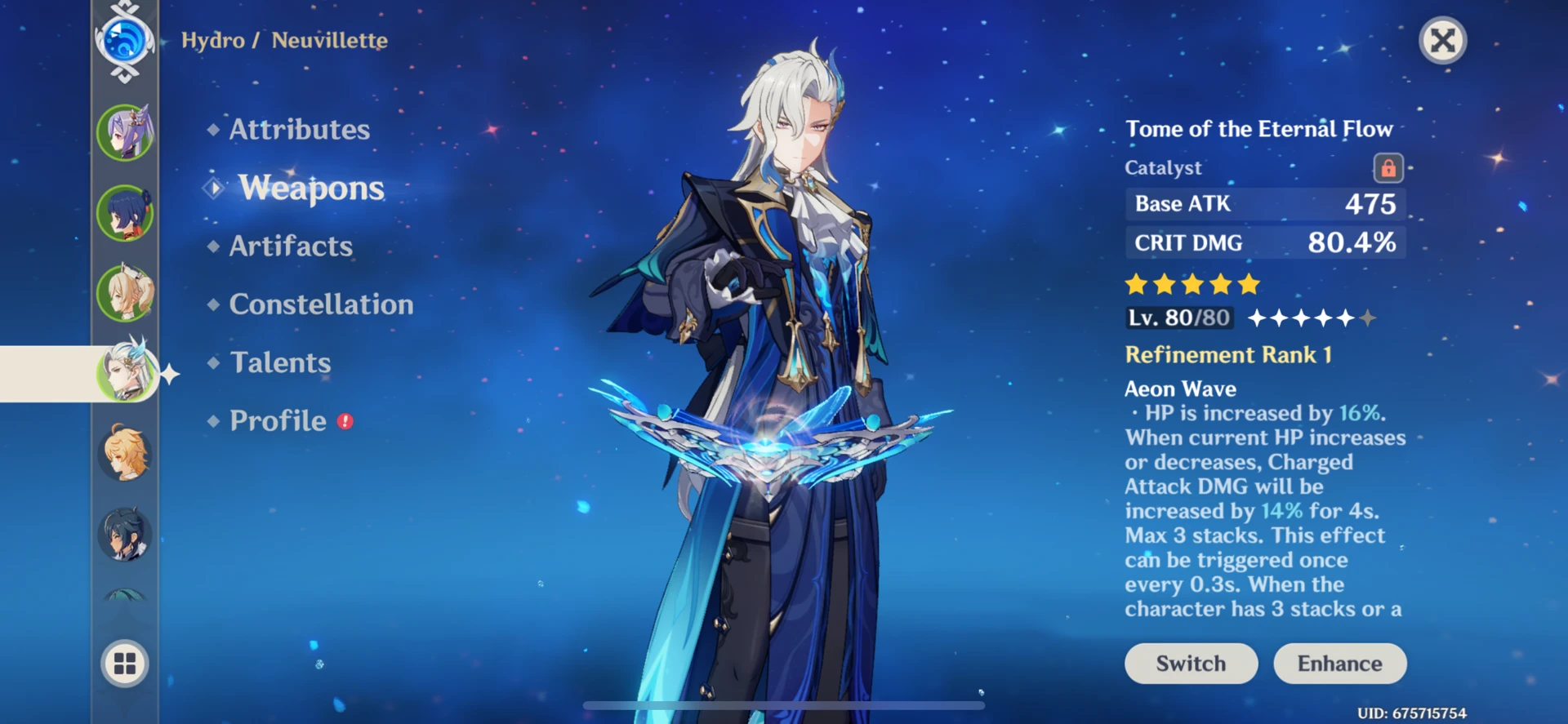The image size is (1568, 724).
Task: Open the Constellation section
Action: click(321, 304)
